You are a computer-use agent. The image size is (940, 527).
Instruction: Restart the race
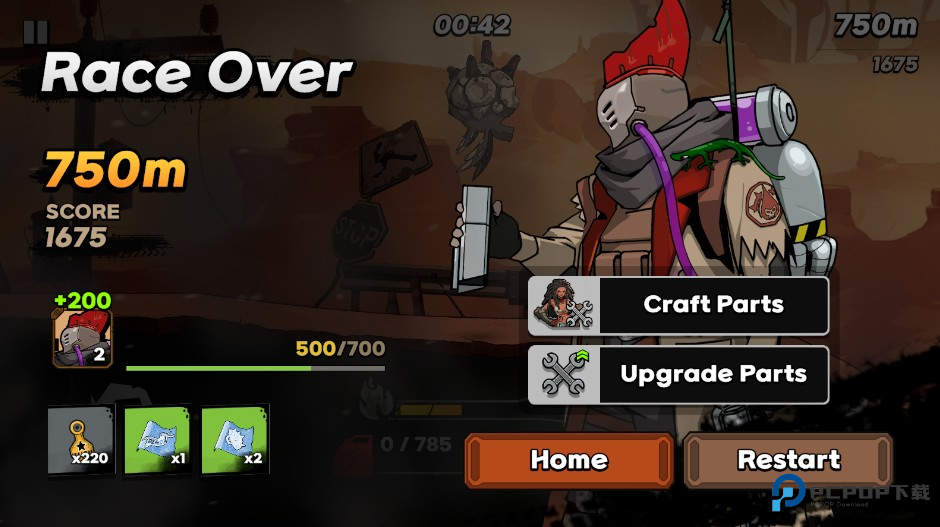point(788,460)
